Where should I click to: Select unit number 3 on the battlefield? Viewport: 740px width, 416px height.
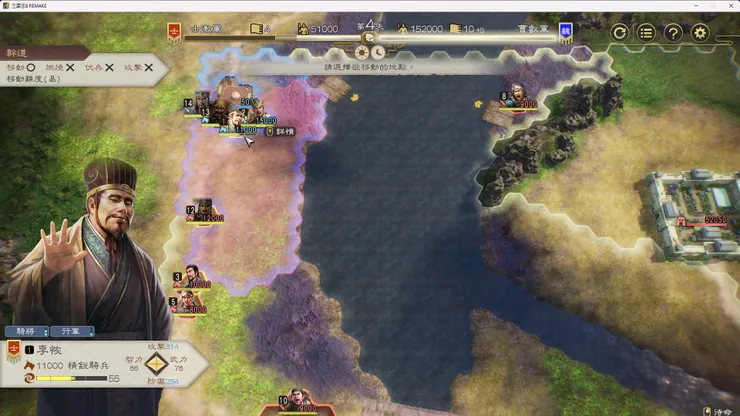(x=191, y=276)
